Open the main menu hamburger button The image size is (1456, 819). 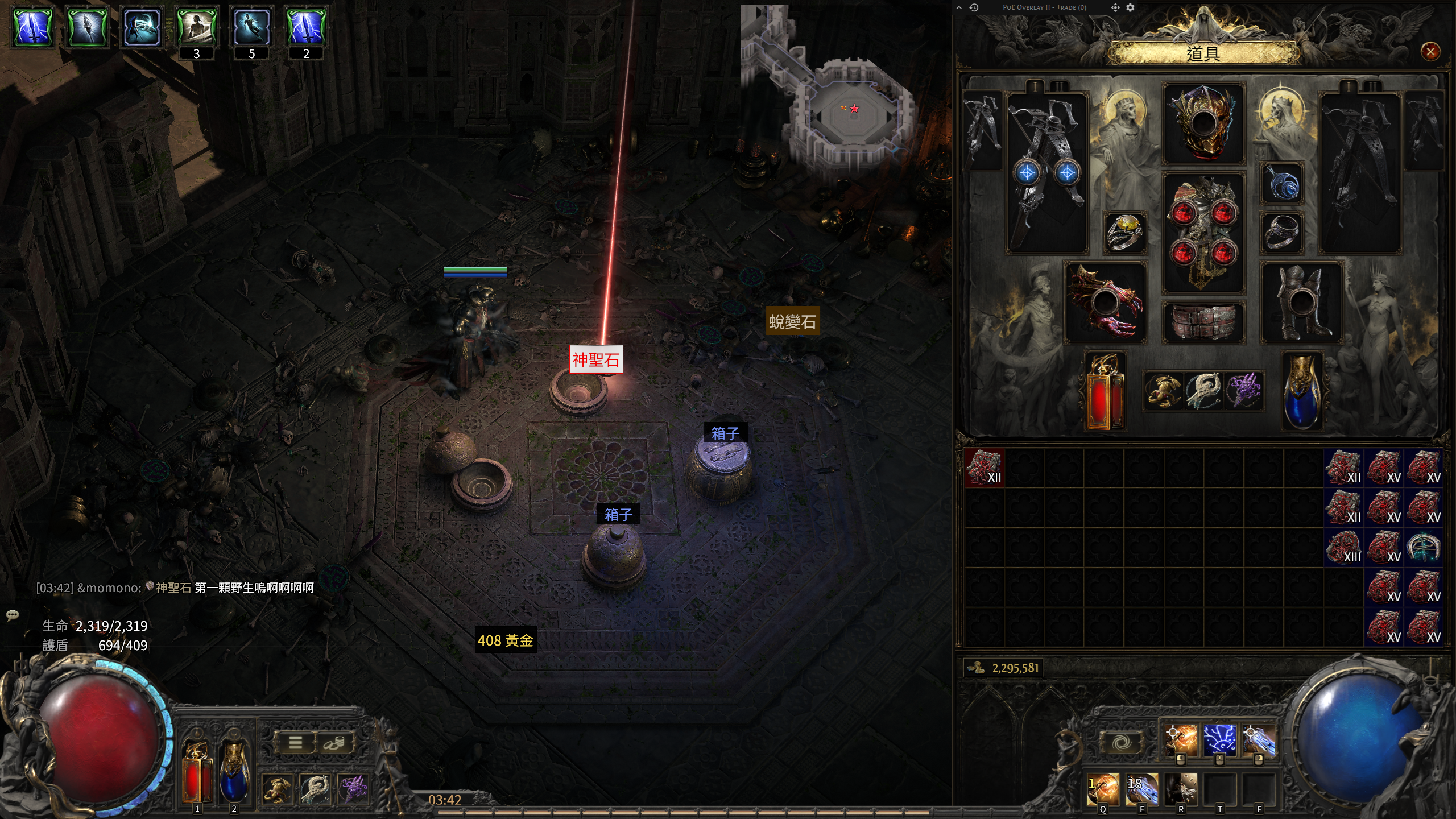click(295, 742)
